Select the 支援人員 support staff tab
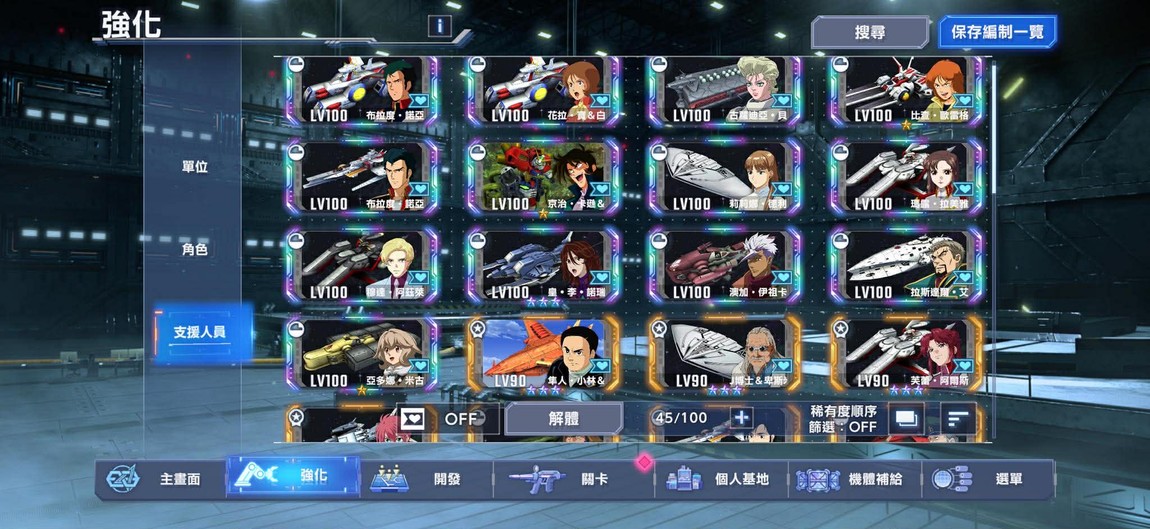Image resolution: width=1150 pixels, height=529 pixels. (199, 331)
